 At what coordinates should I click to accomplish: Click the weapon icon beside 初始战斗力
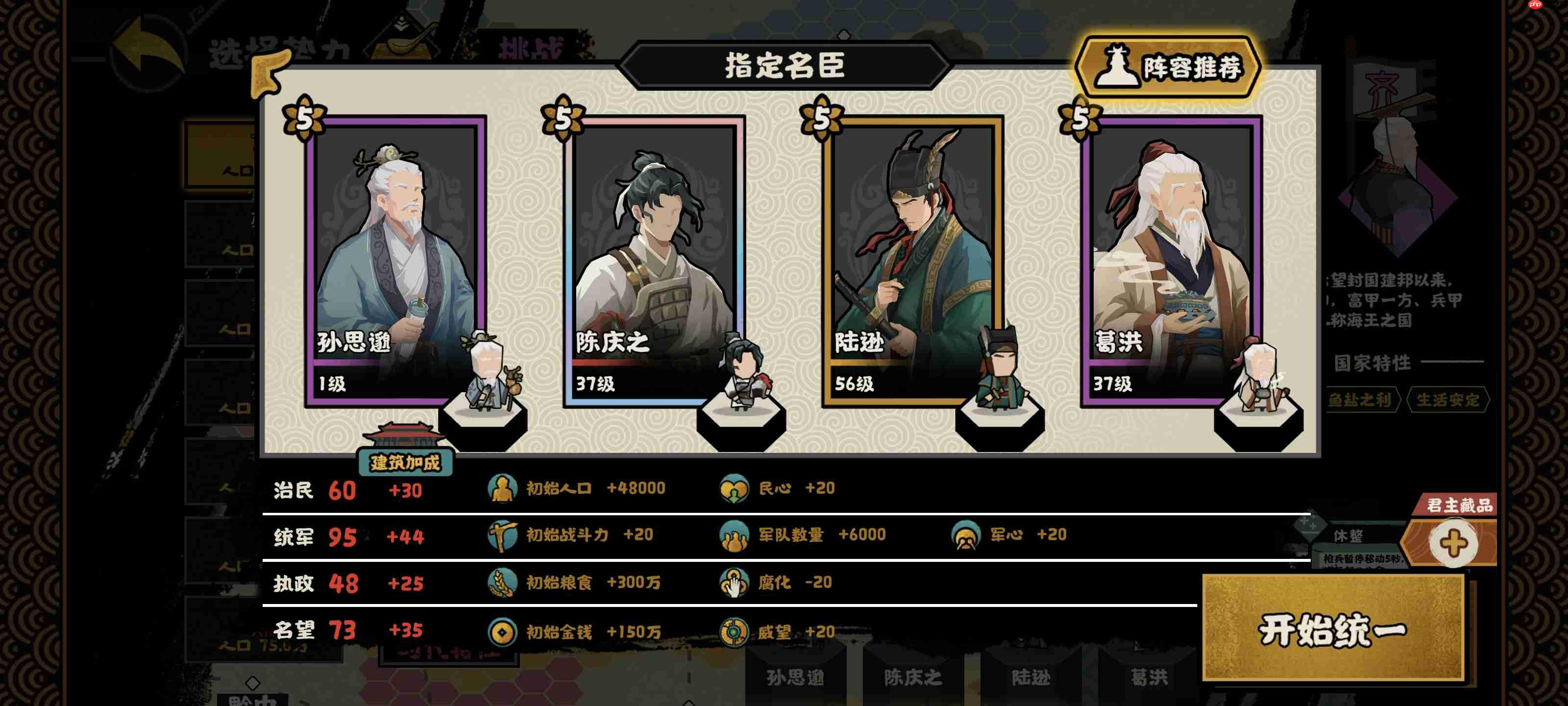503,536
